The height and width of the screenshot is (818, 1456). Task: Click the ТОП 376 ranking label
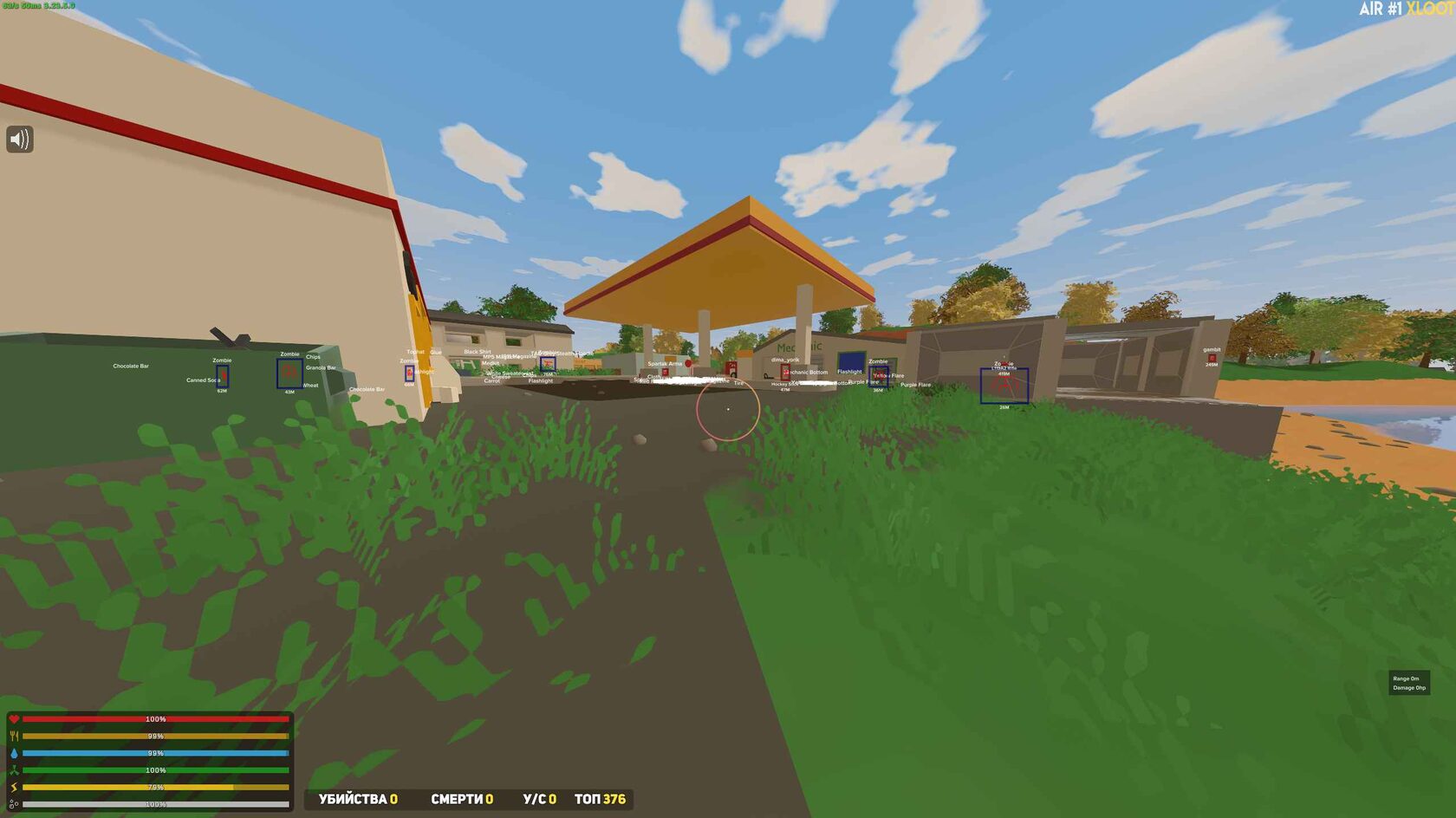pos(603,801)
